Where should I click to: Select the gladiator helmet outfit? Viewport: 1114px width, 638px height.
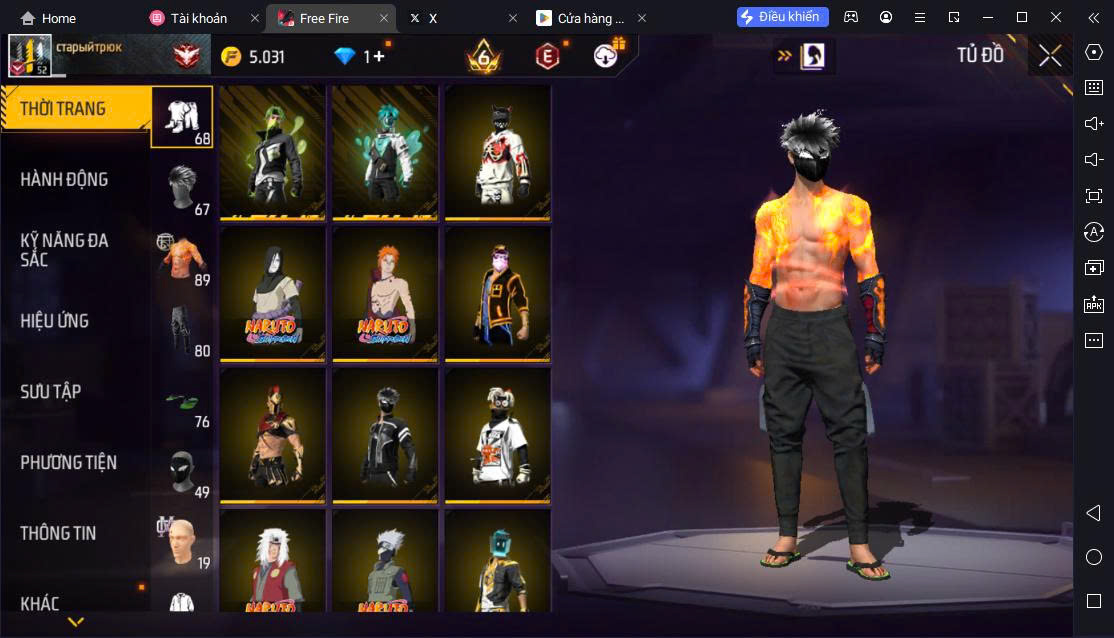(273, 435)
